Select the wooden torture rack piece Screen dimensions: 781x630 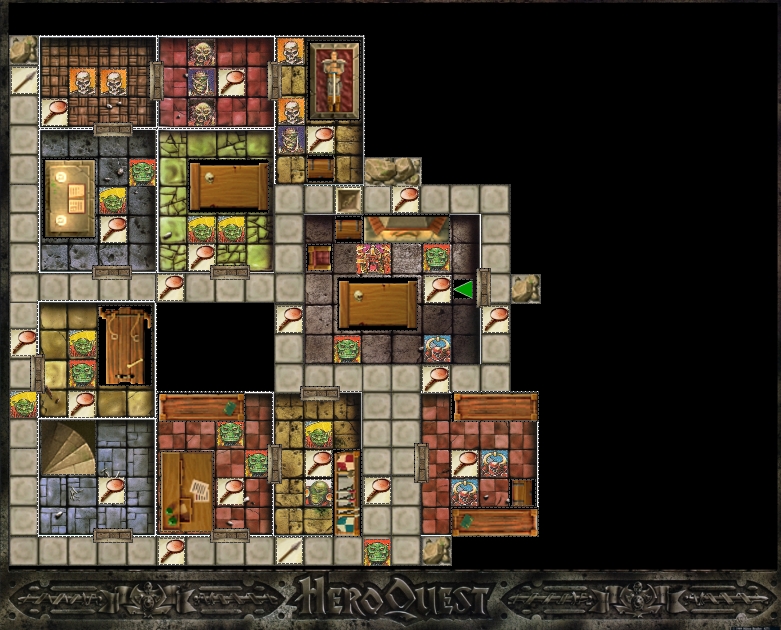125,346
